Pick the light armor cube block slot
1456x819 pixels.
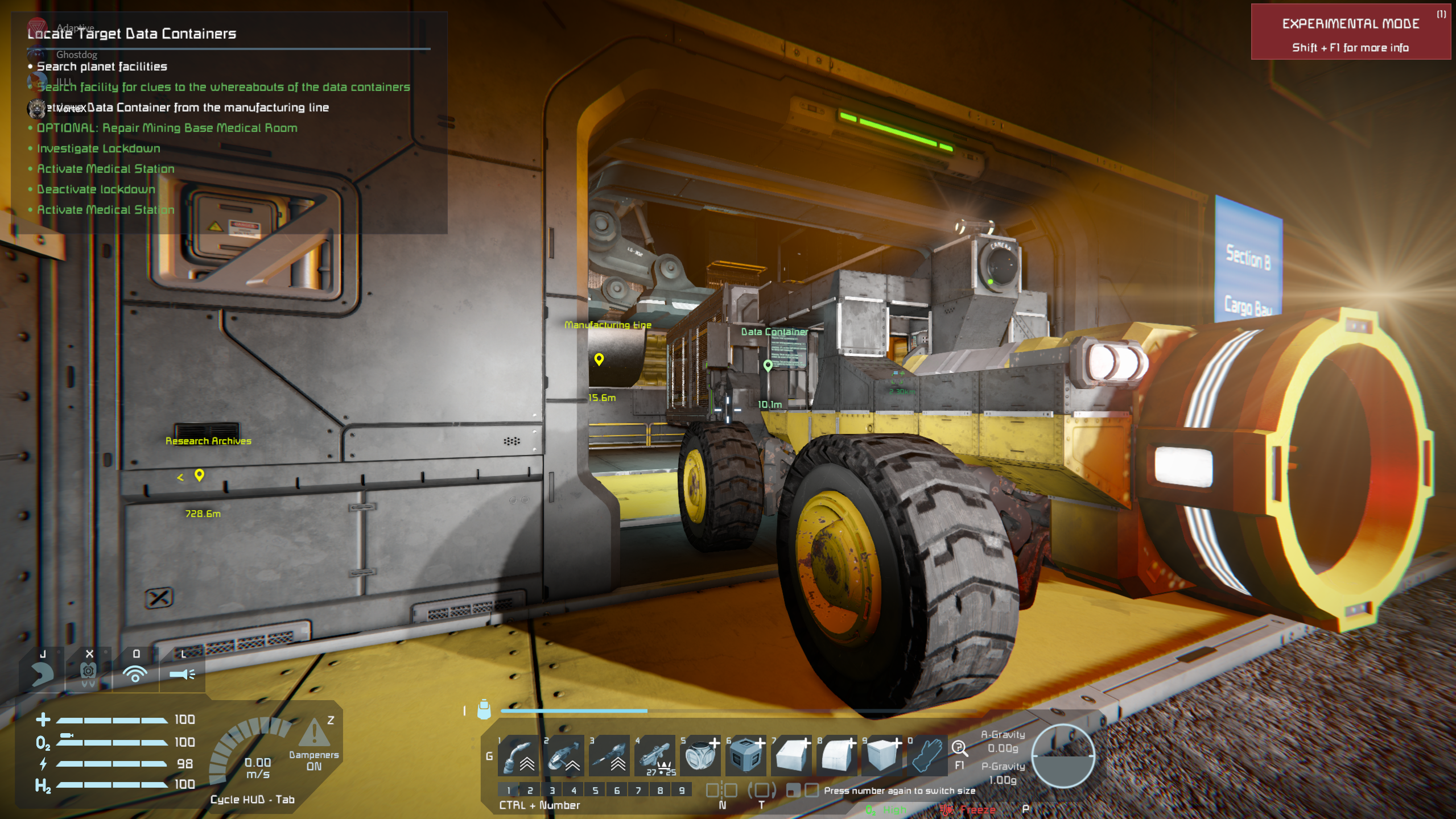(881, 756)
